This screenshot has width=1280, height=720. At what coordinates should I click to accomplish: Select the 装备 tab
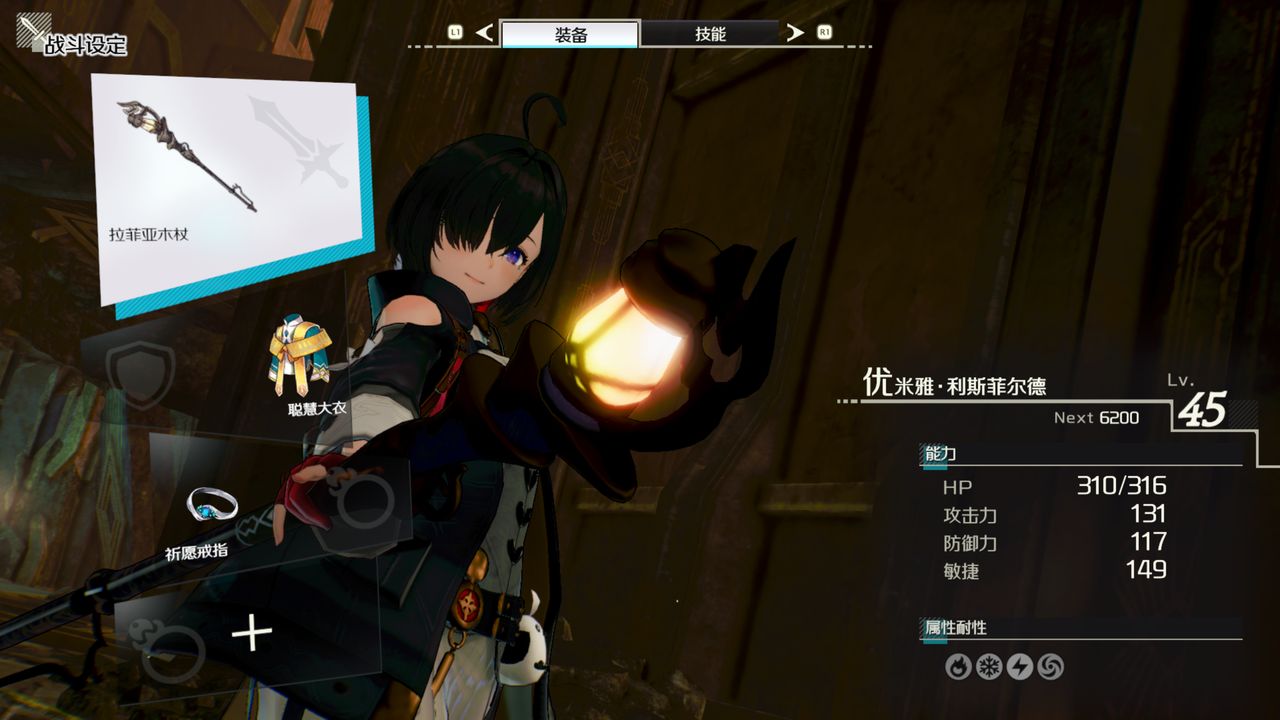(570, 33)
